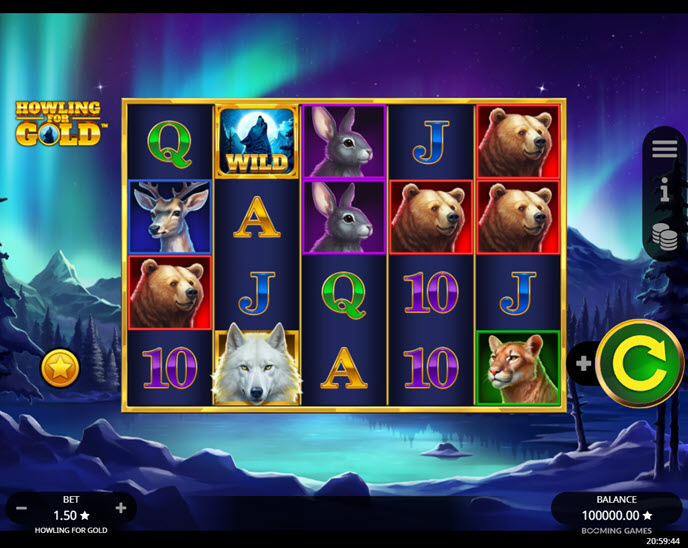The width and height of the screenshot is (688, 548).
Task: Open the coin stack bet settings
Action: pyautogui.click(x=665, y=236)
